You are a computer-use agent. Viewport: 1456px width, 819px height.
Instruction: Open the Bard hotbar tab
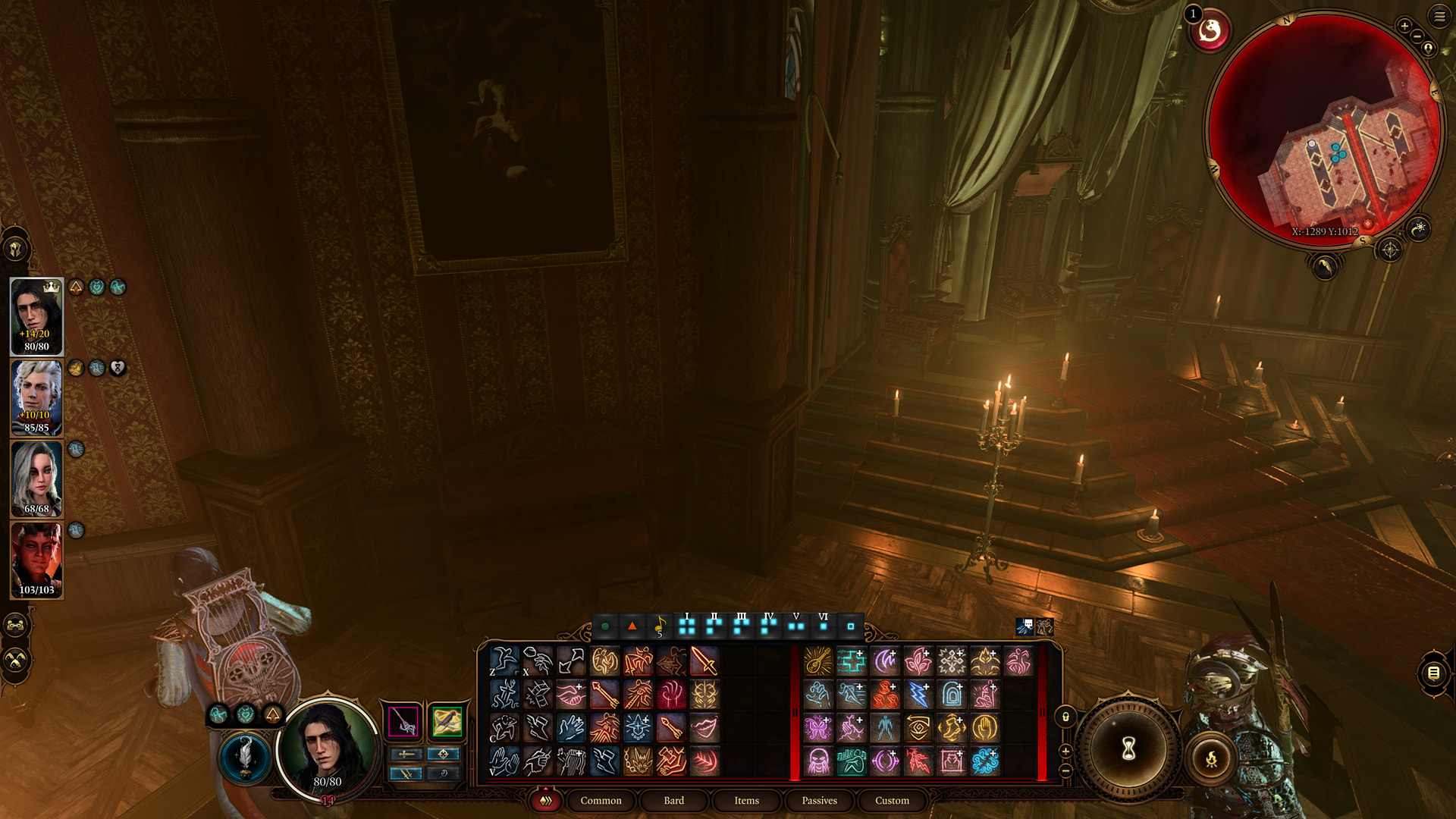point(673,800)
